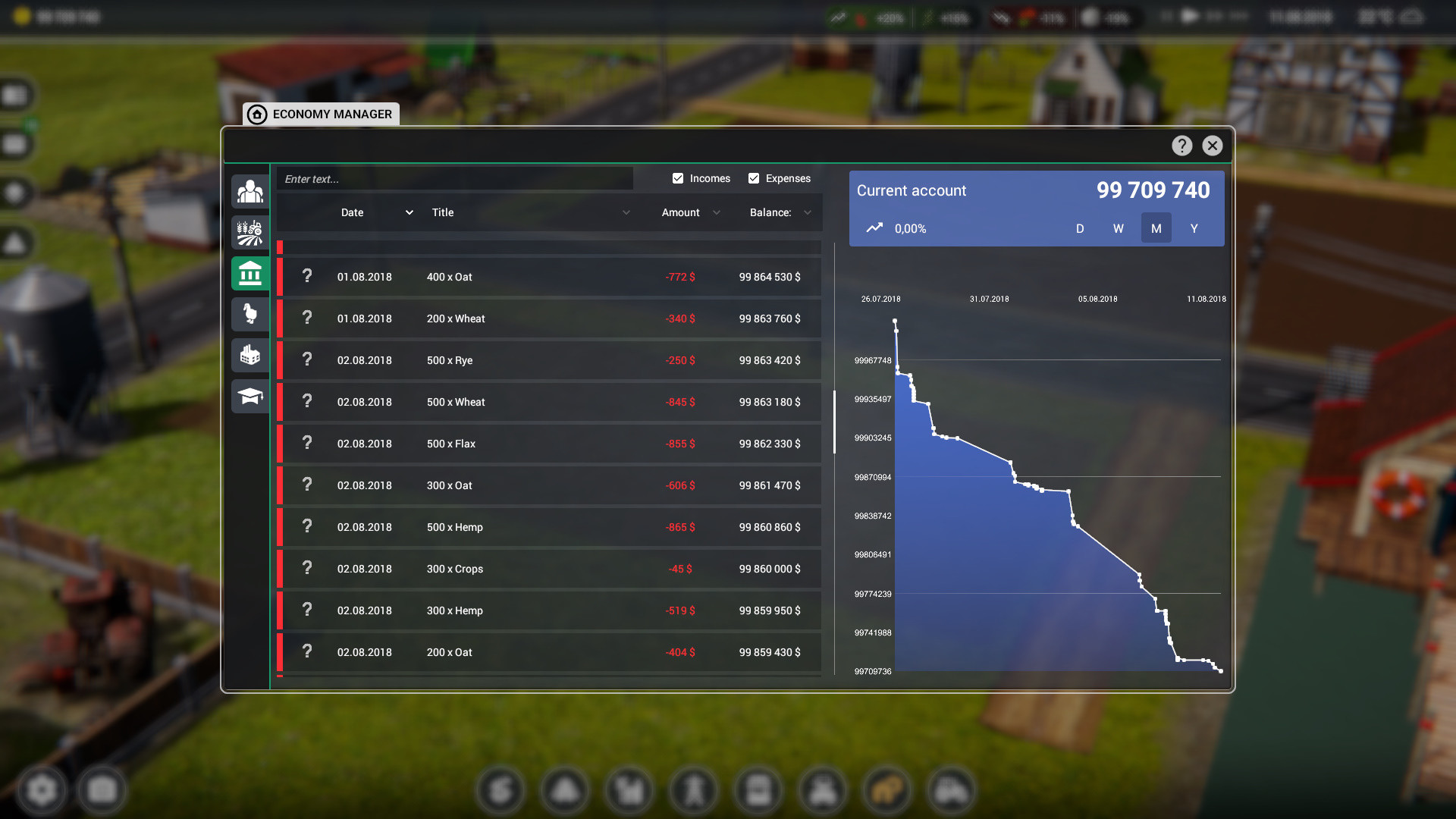Open the workers panel in the sidebar

point(250,192)
